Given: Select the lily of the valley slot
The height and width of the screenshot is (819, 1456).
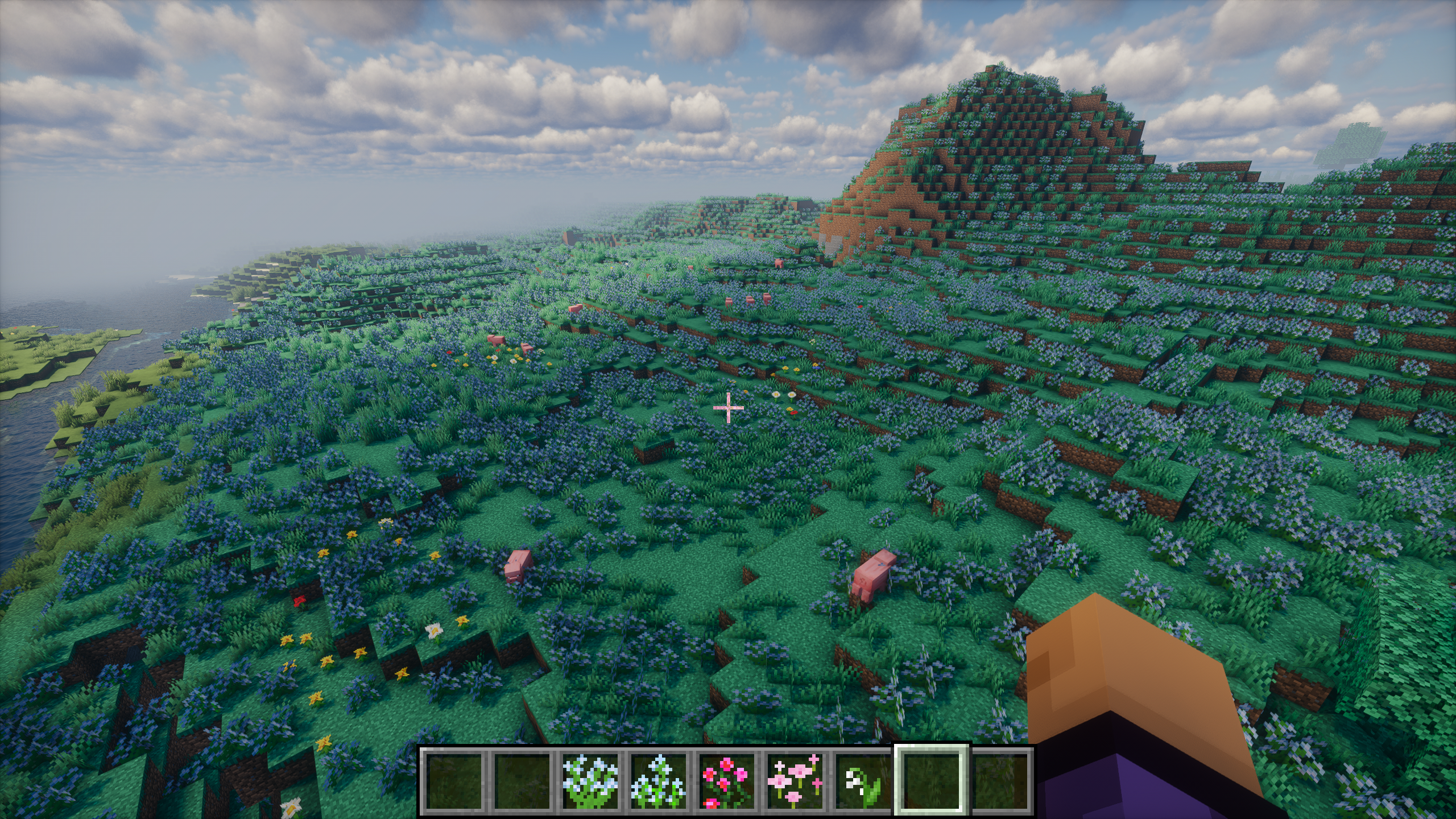Looking at the screenshot, I should pos(862,781).
